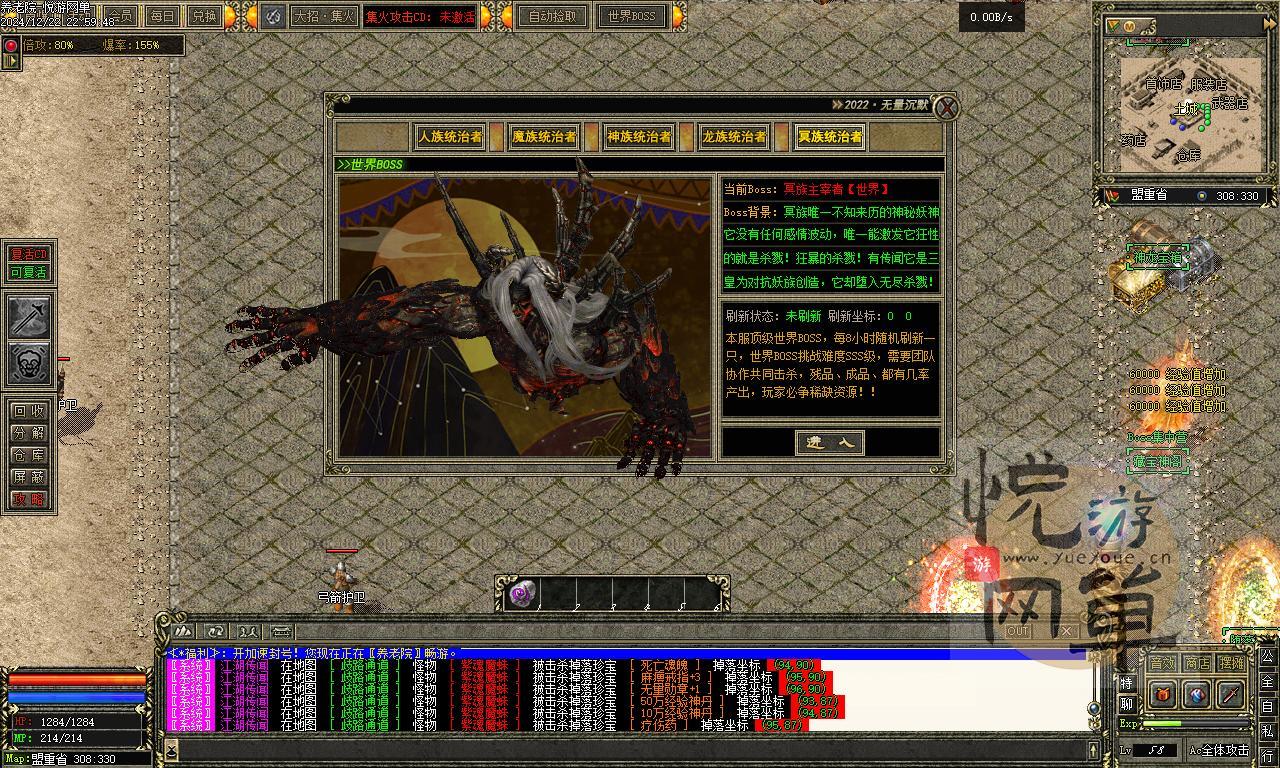The image size is (1280, 768).
Task: Open the 攻略 guide from the left panel
Action: tap(28, 500)
